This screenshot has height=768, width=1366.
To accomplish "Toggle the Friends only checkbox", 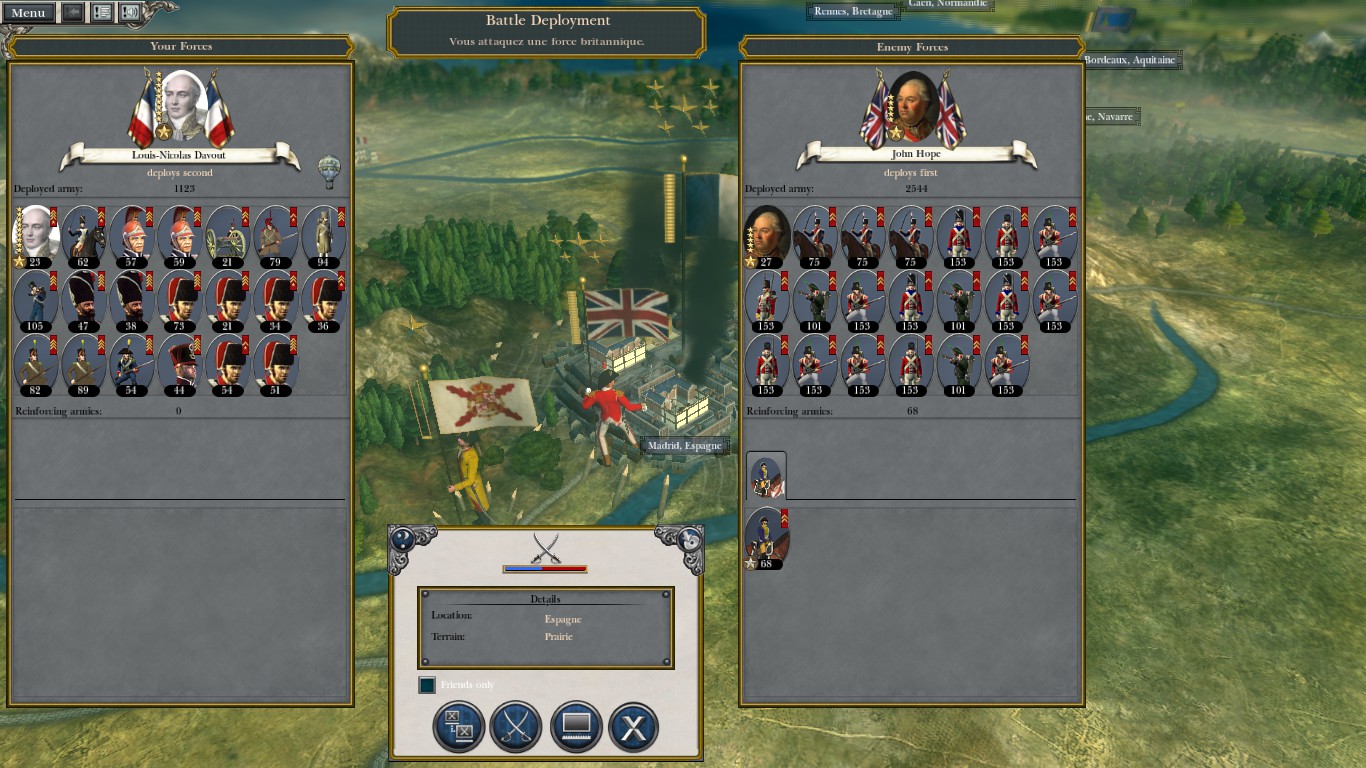I will point(427,685).
